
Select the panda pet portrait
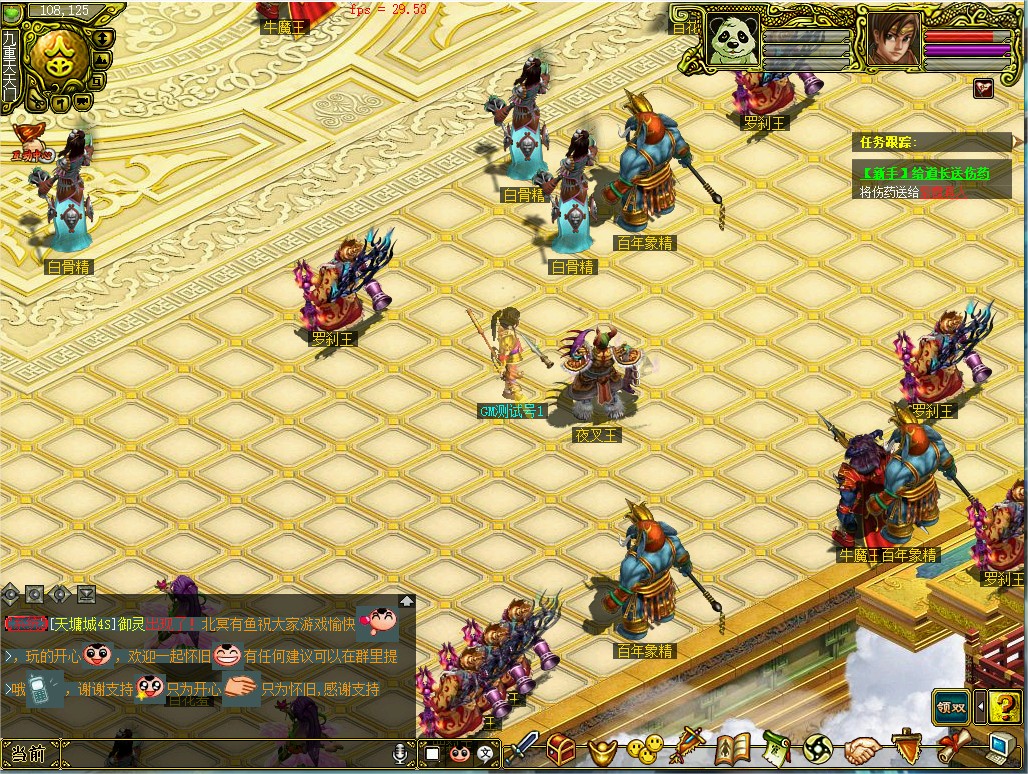[x=733, y=39]
